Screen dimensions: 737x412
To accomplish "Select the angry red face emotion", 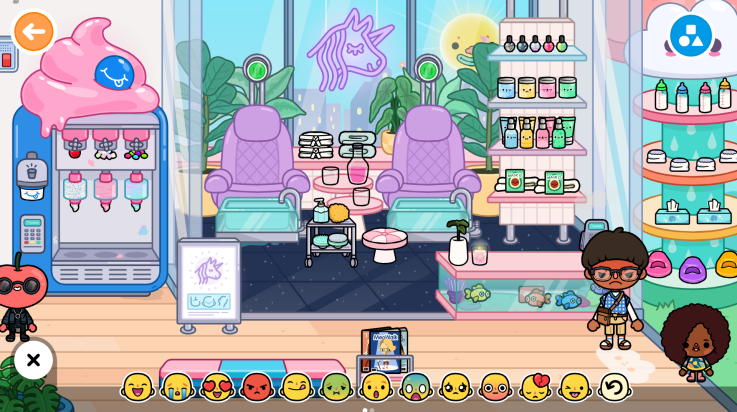I will (x=257, y=387).
